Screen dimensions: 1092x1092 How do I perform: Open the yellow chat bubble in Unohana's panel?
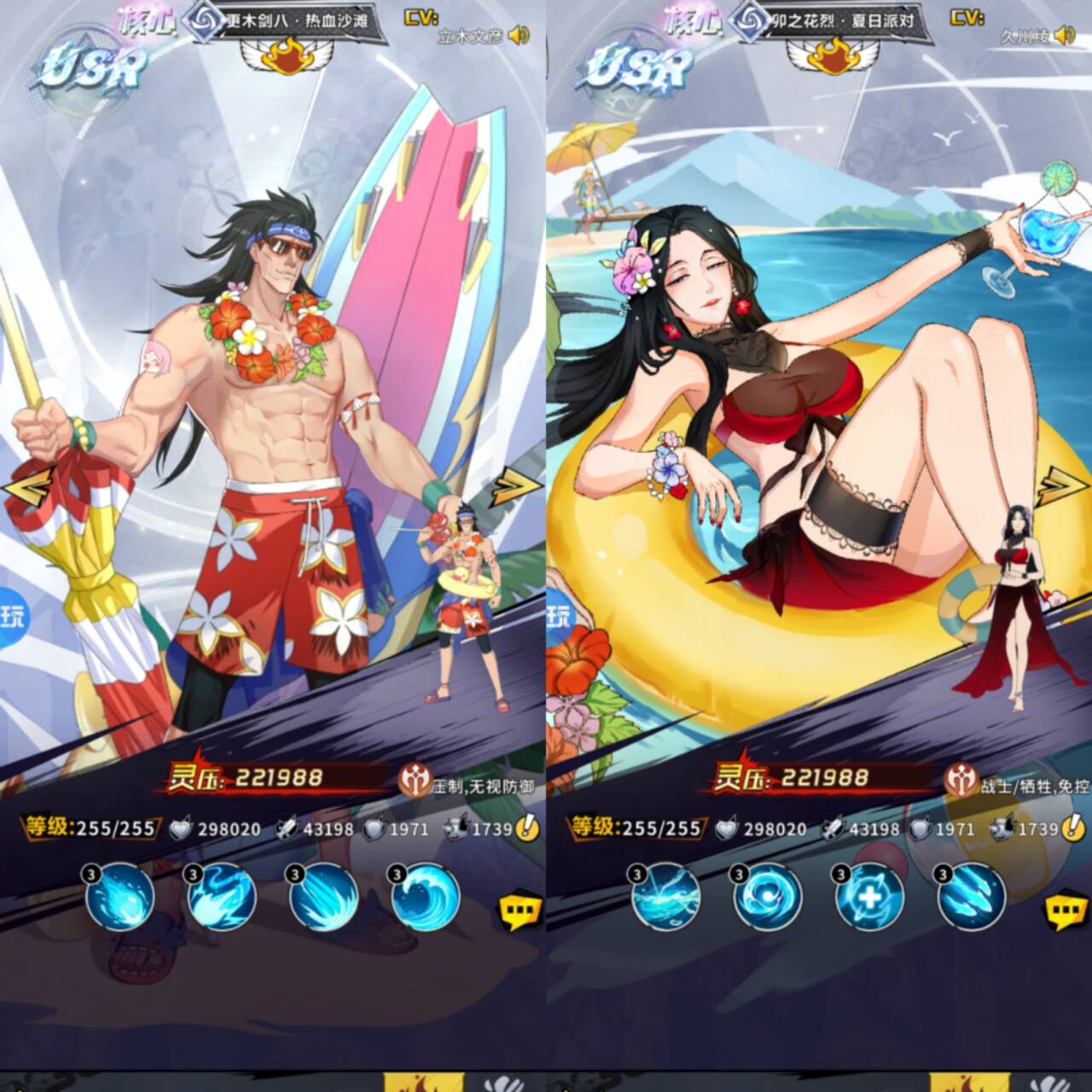[1066, 912]
